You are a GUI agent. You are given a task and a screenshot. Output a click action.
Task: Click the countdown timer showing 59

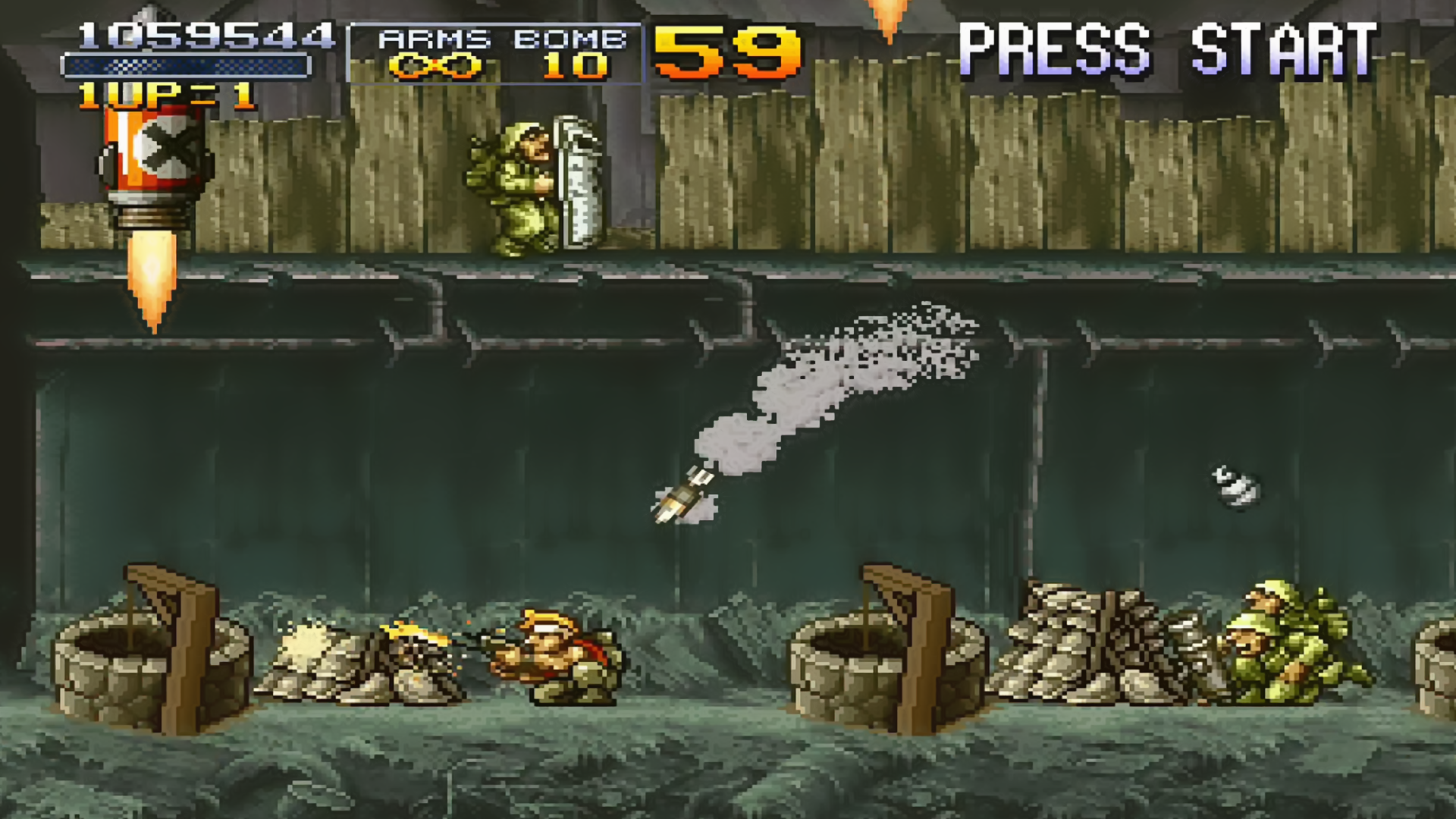728,49
